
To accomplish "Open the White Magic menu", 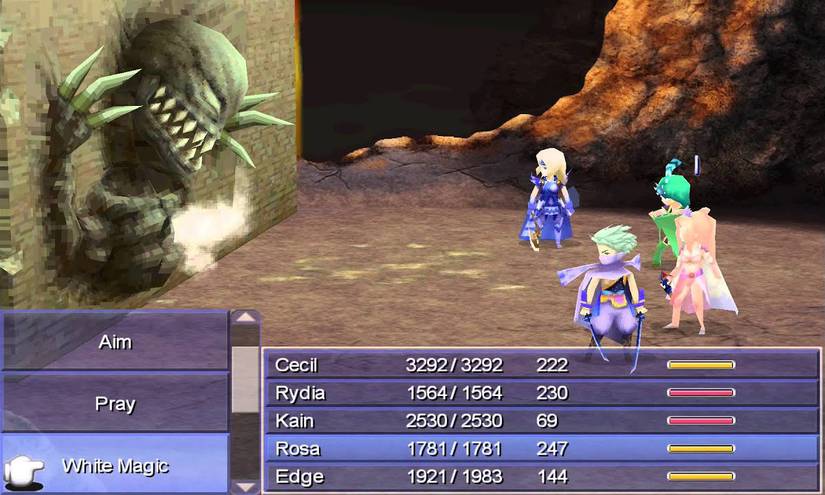I will (x=115, y=466).
